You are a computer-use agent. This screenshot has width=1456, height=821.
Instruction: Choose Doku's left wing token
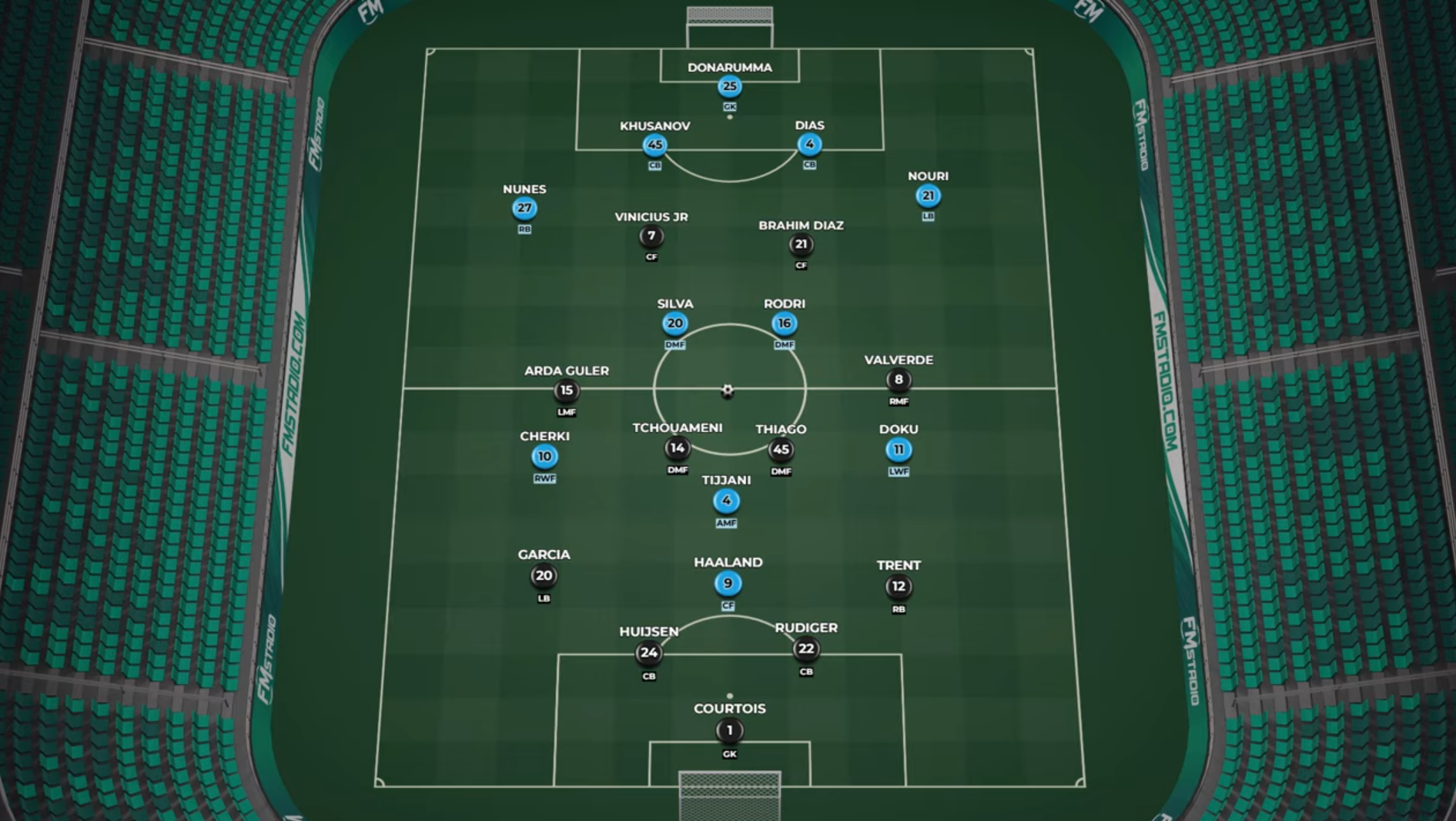(x=899, y=450)
